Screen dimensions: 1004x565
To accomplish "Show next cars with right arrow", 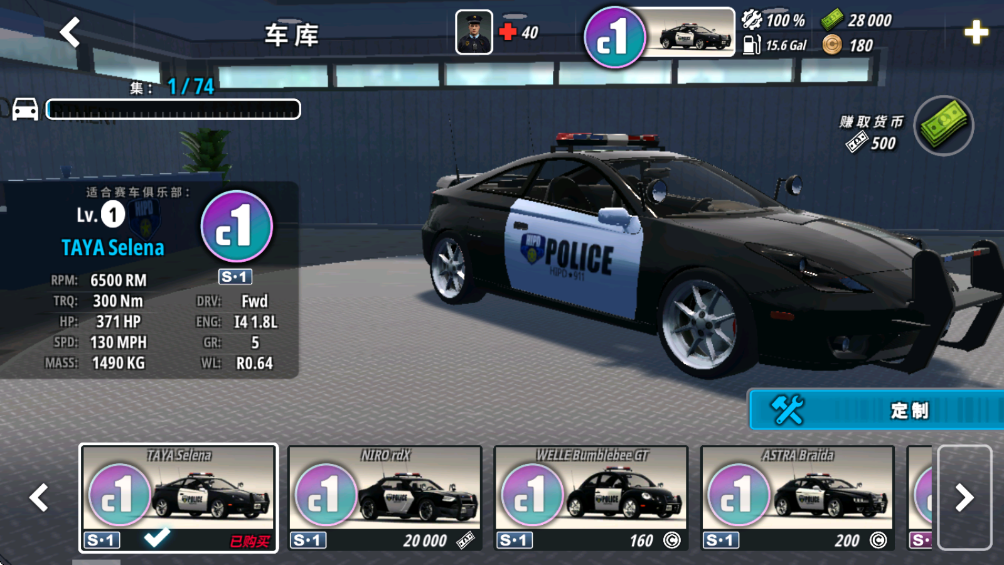I will (964, 498).
